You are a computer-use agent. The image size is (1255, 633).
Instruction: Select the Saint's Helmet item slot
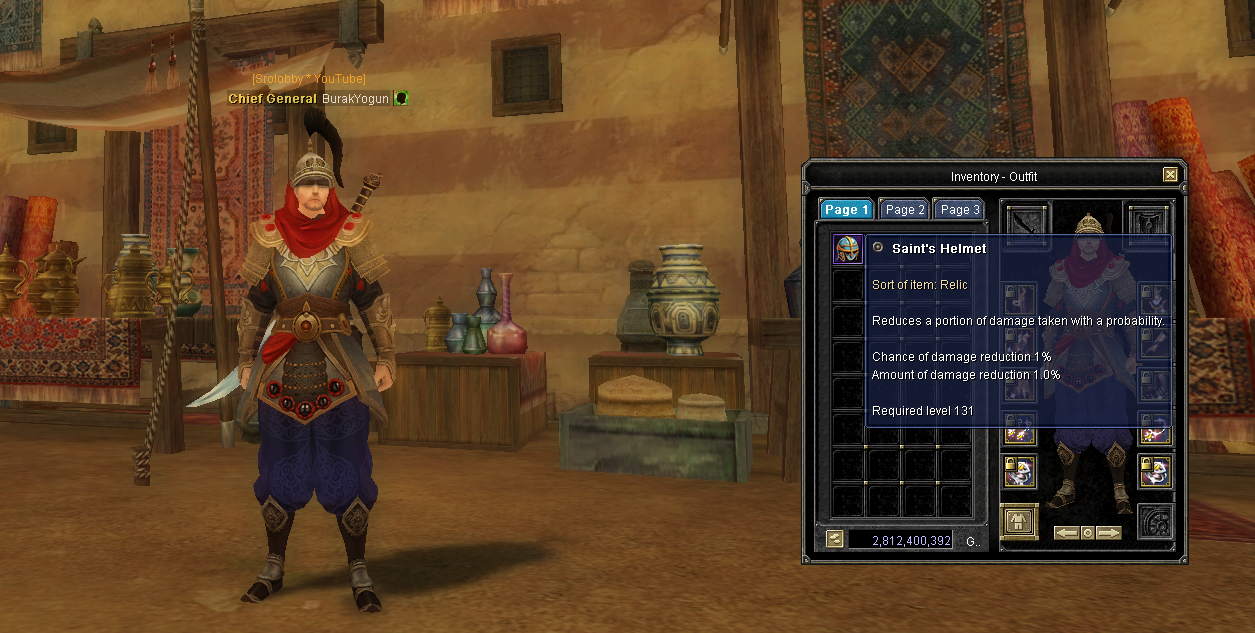tap(848, 250)
